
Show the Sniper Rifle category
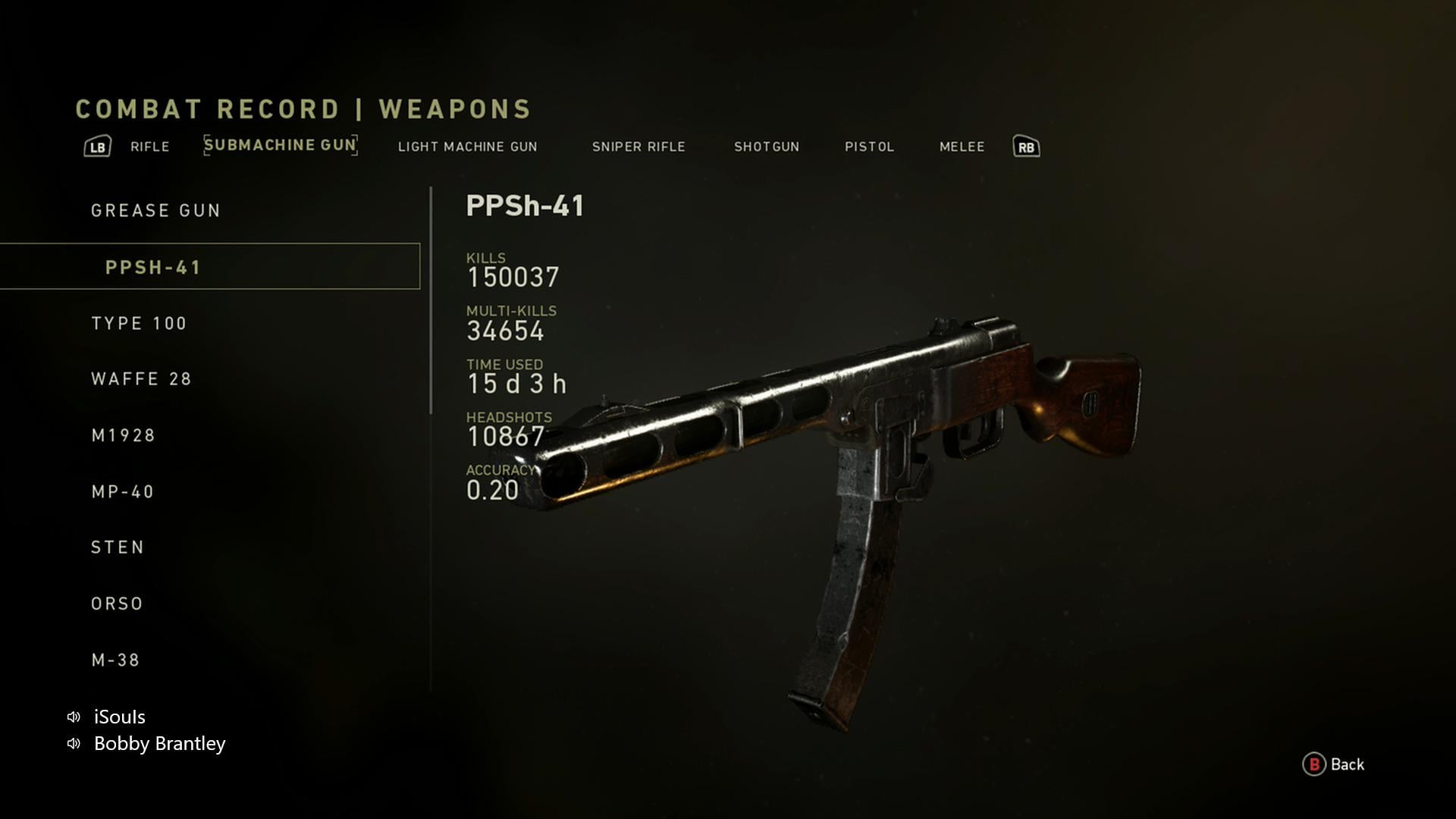[639, 147]
